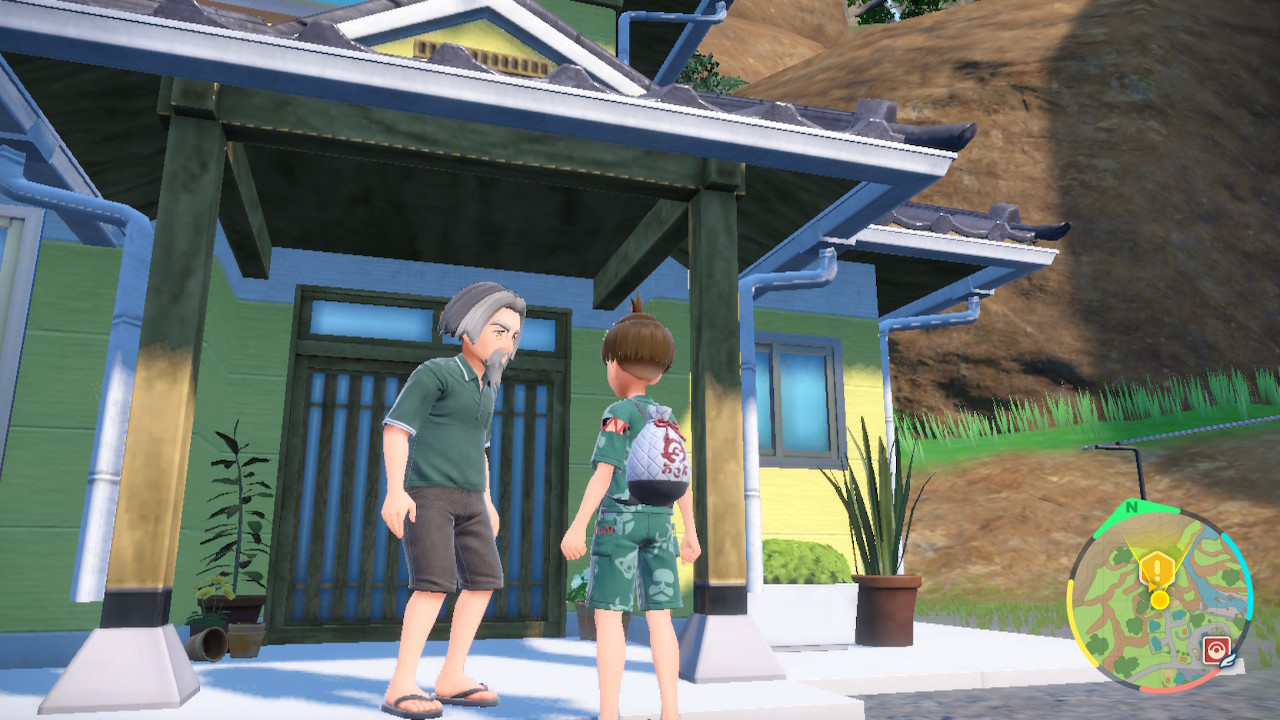The image size is (1280, 720).
Task: Click the red Pokémon Center map marker
Action: [1216, 649]
